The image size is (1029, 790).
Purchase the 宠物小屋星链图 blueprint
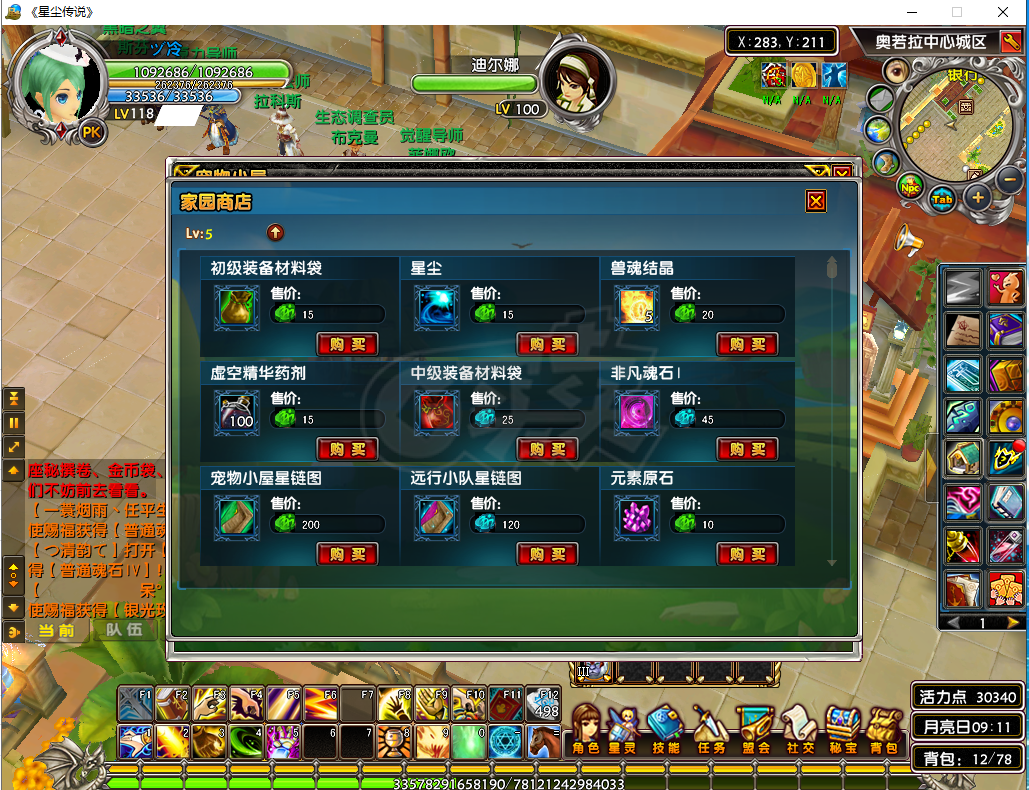tap(347, 554)
